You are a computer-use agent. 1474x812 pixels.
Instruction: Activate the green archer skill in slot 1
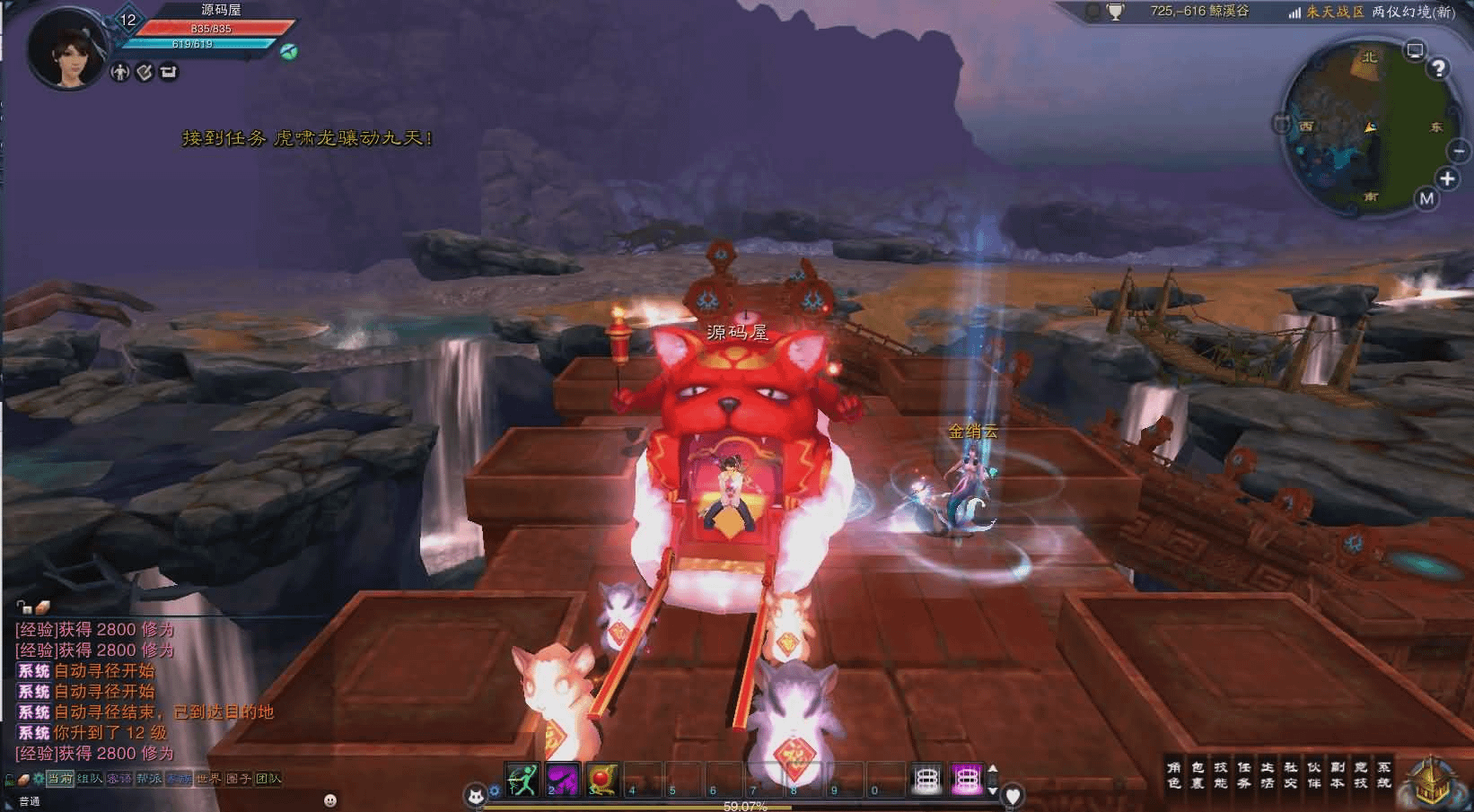(x=522, y=780)
